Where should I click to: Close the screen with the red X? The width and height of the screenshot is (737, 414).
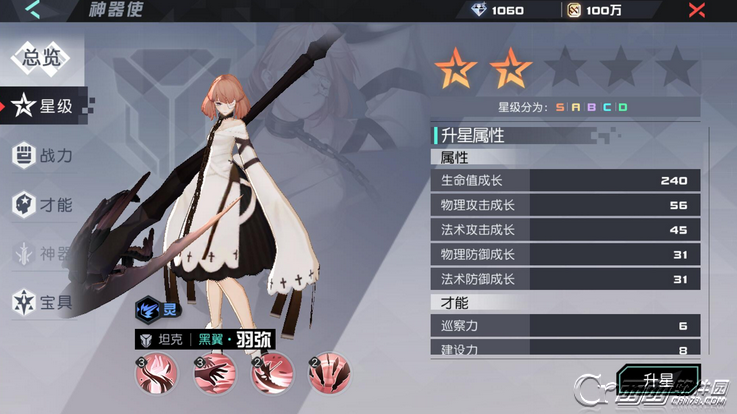[x=697, y=11]
